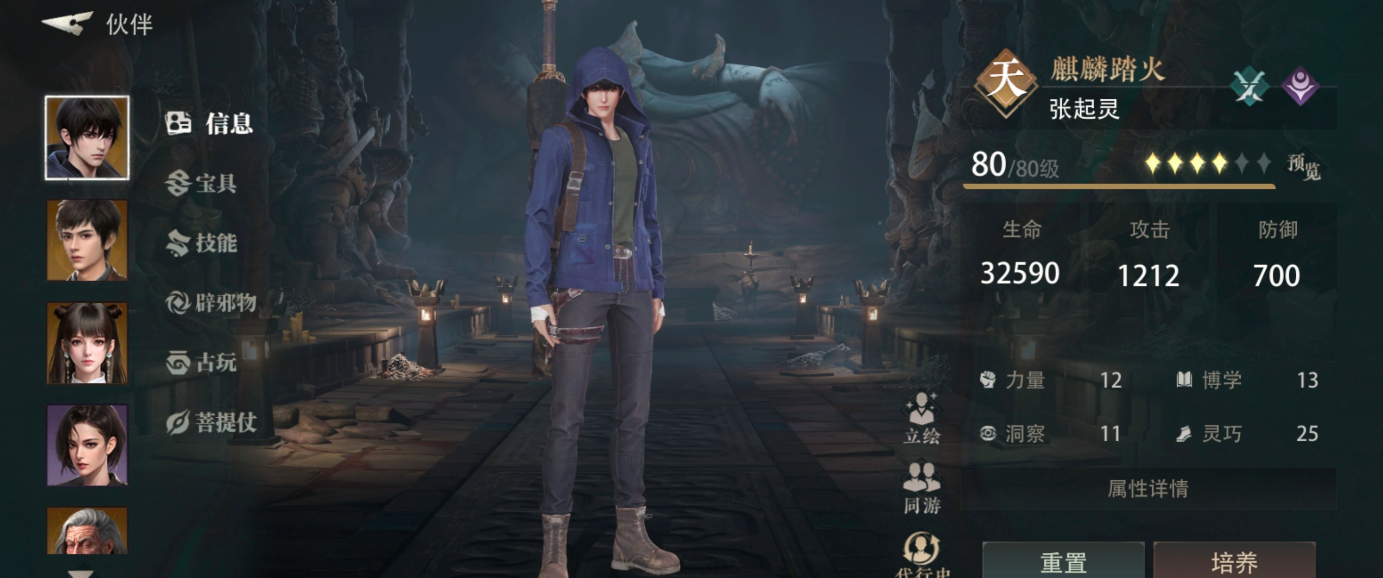The height and width of the screenshot is (578, 1383).
Task: Click the 预览 star preview
Action: coord(1303,167)
